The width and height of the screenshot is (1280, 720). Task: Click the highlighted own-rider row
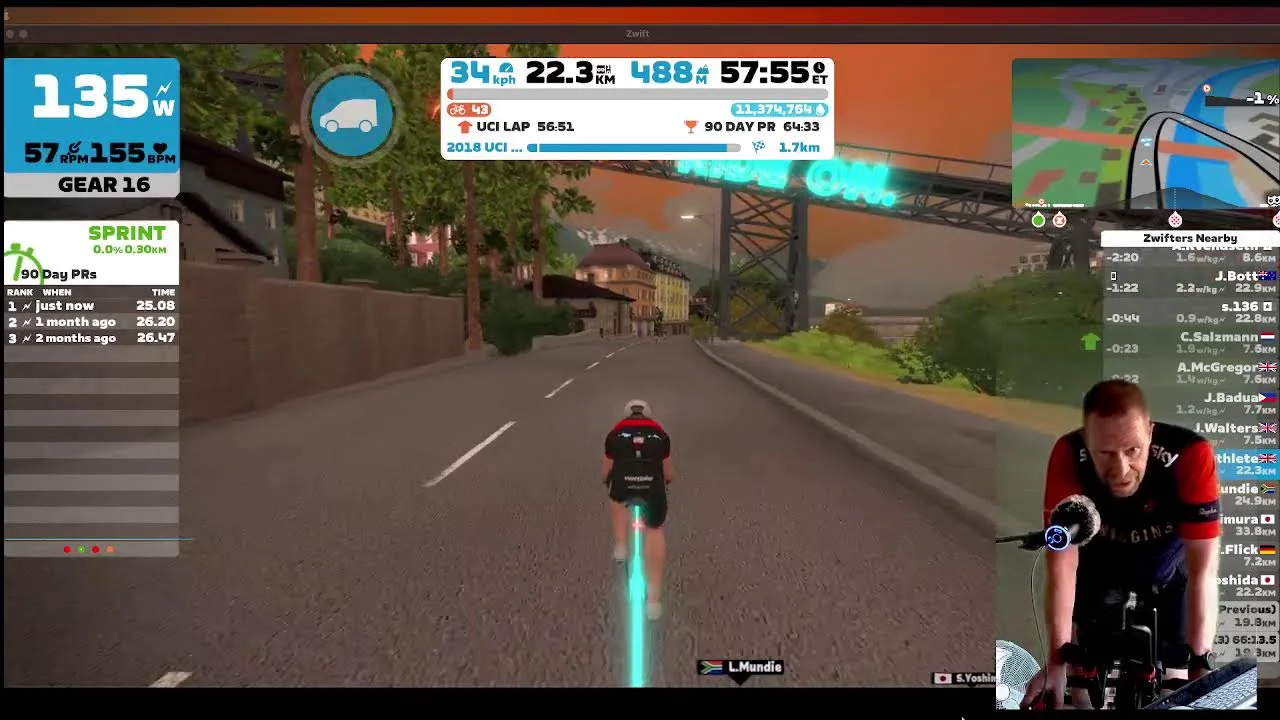(1240, 464)
